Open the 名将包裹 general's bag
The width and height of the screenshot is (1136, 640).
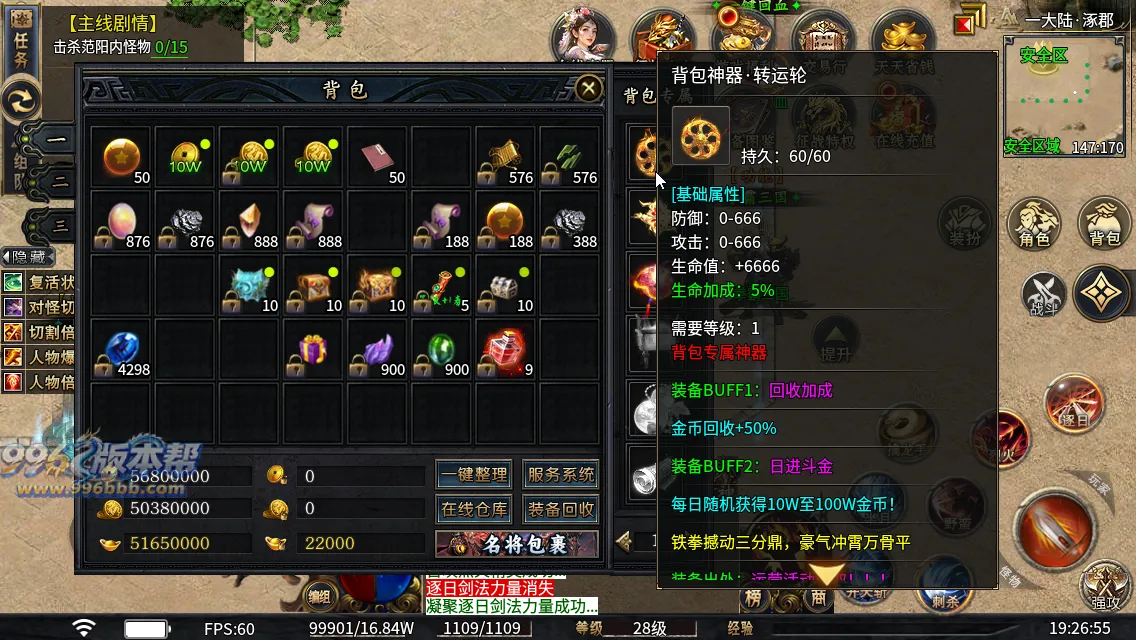pos(517,544)
